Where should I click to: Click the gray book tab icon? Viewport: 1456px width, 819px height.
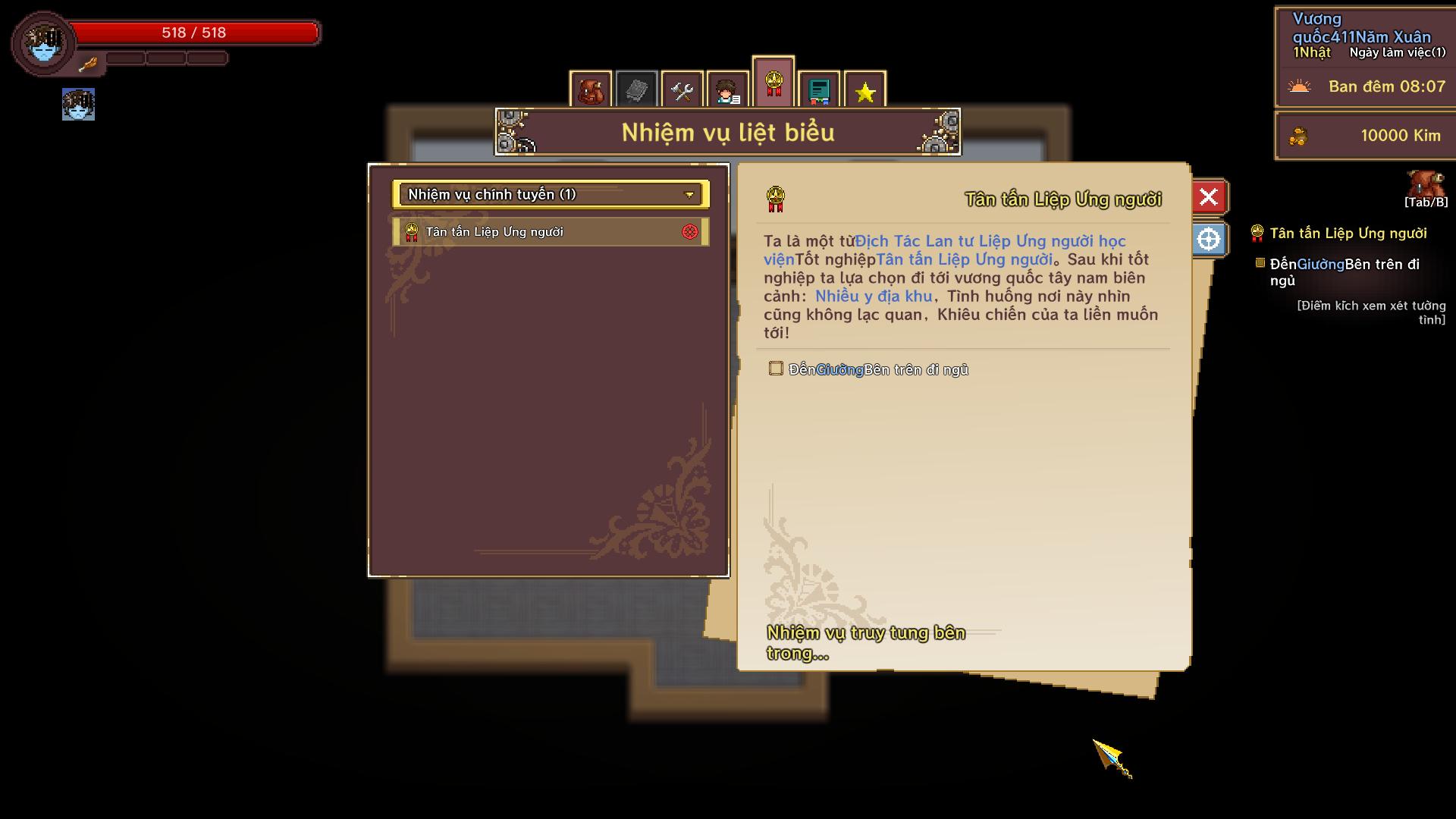point(636,89)
